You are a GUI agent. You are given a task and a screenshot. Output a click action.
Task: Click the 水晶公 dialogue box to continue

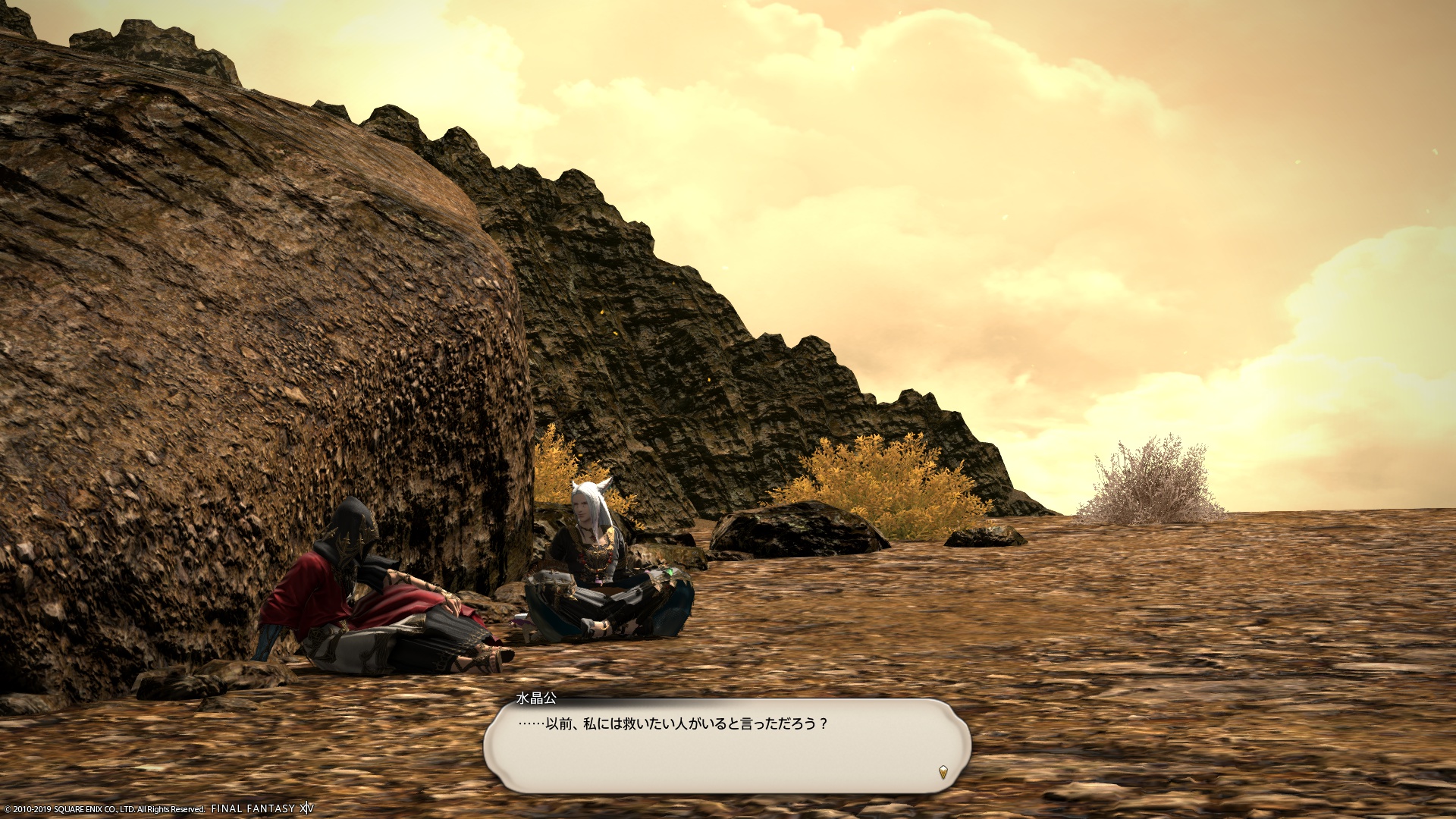click(x=726, y=746)
